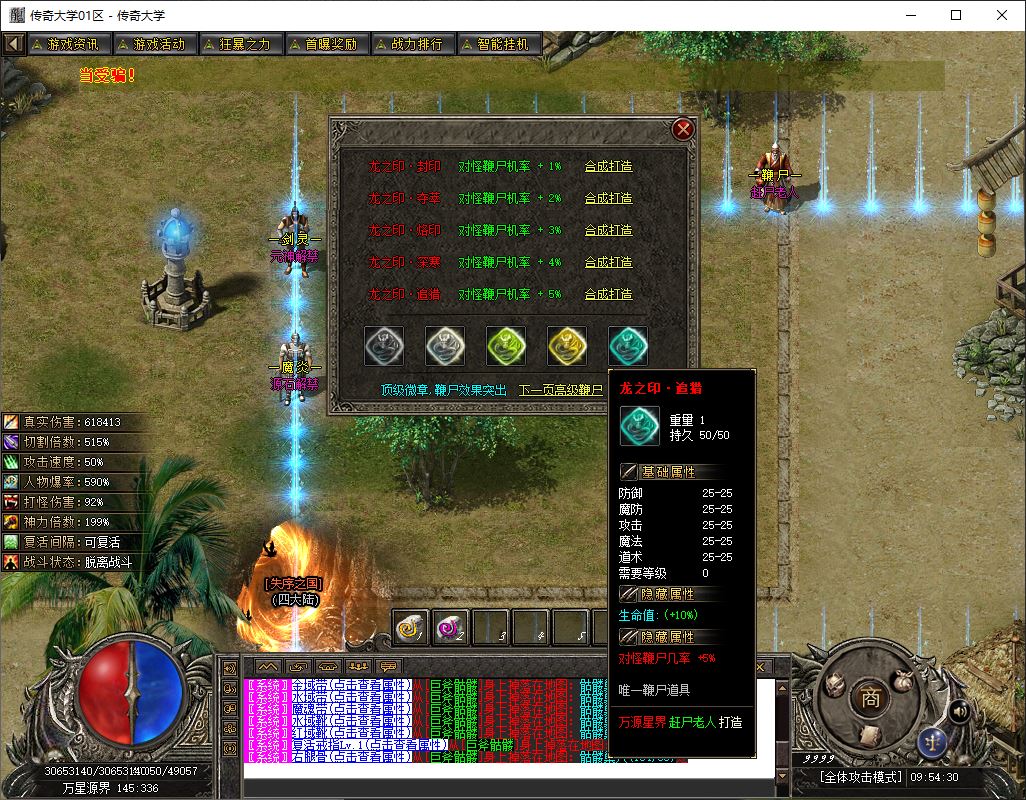Click 合成打造 for 龙之印·追猎
Image resolution: width=1026 pixels, height=800 pixels.
[608, 294]
